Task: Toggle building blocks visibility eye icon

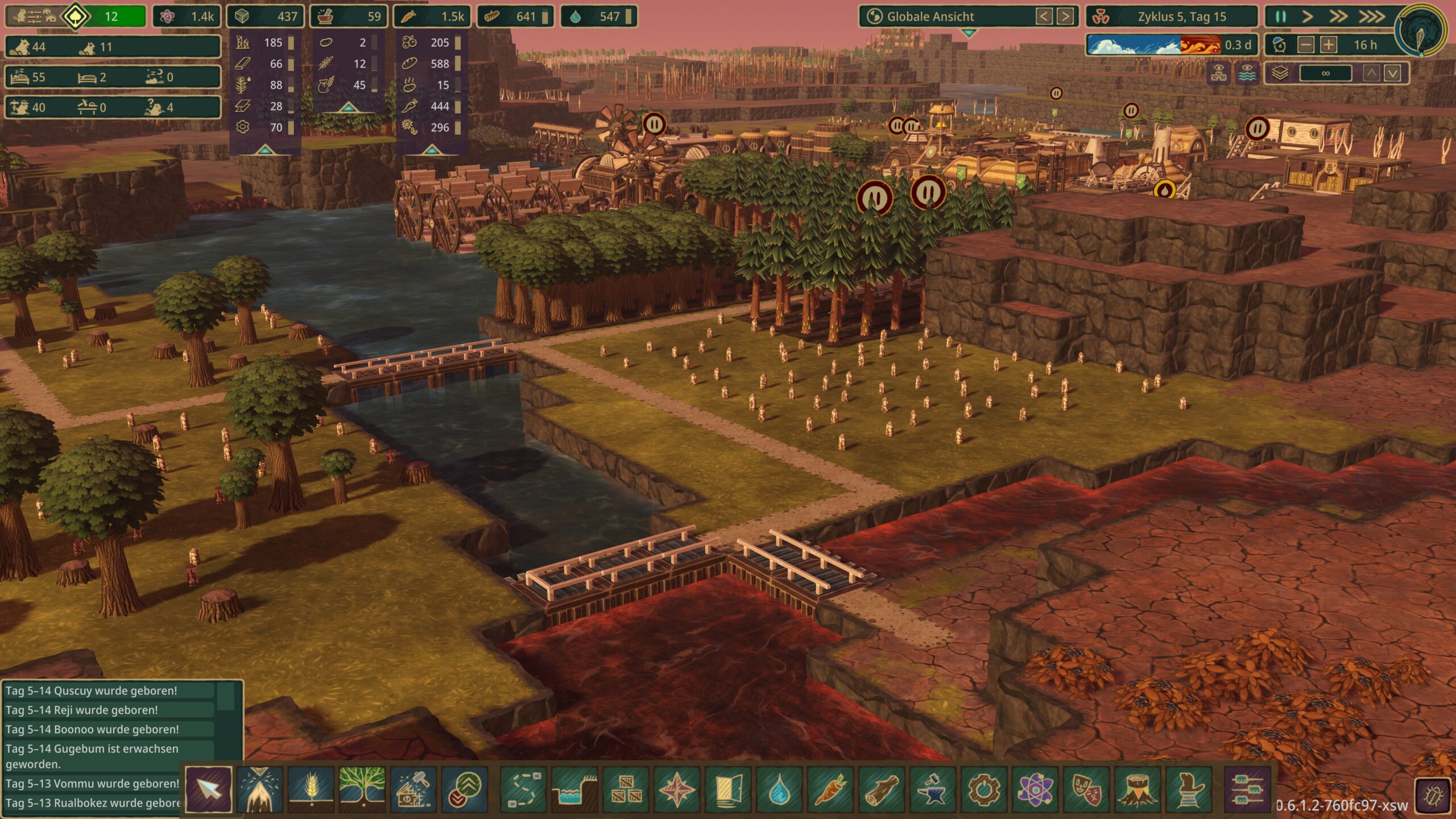Action: click(1219, 73)
